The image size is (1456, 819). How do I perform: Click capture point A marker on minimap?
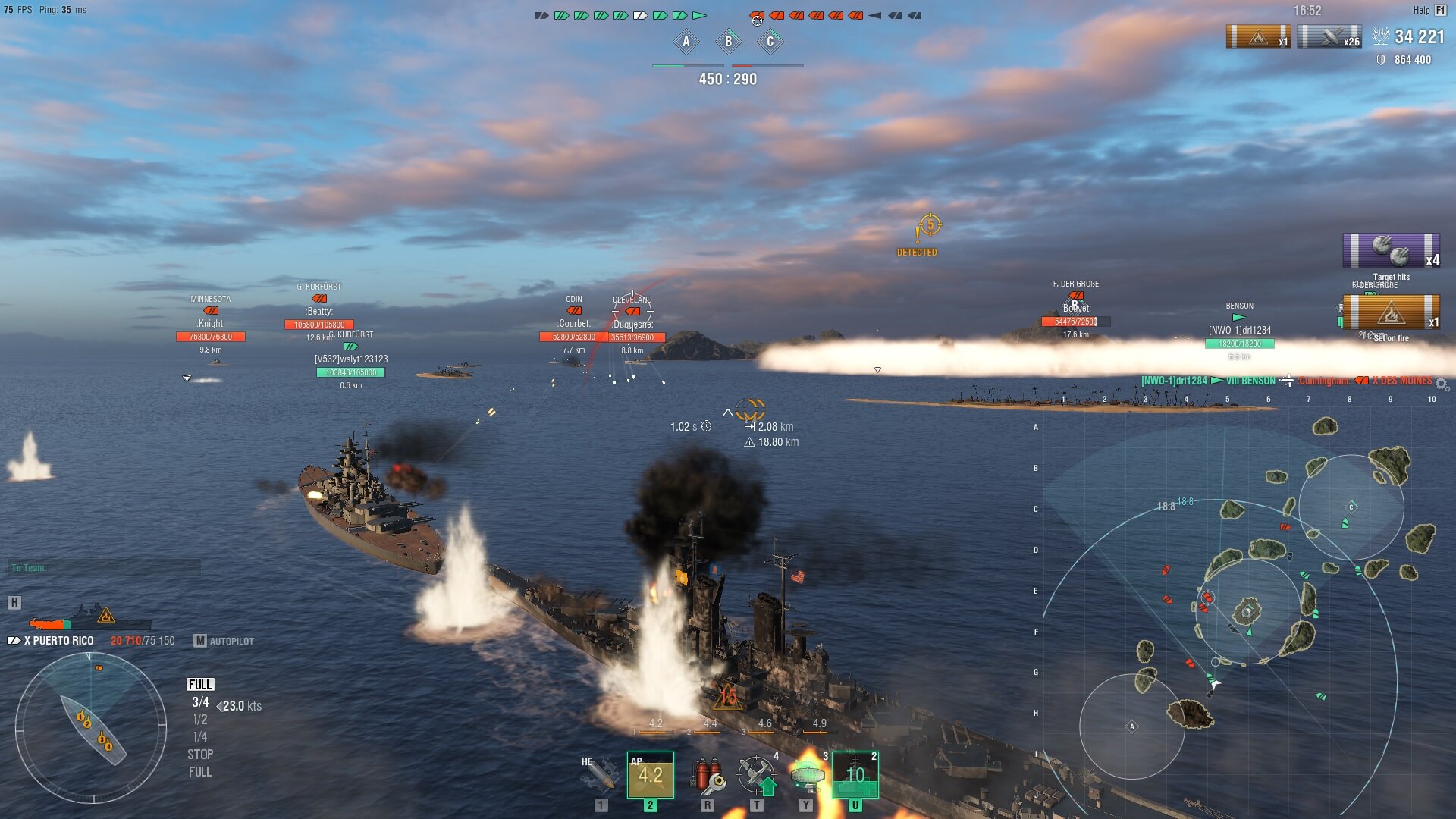1132,726
